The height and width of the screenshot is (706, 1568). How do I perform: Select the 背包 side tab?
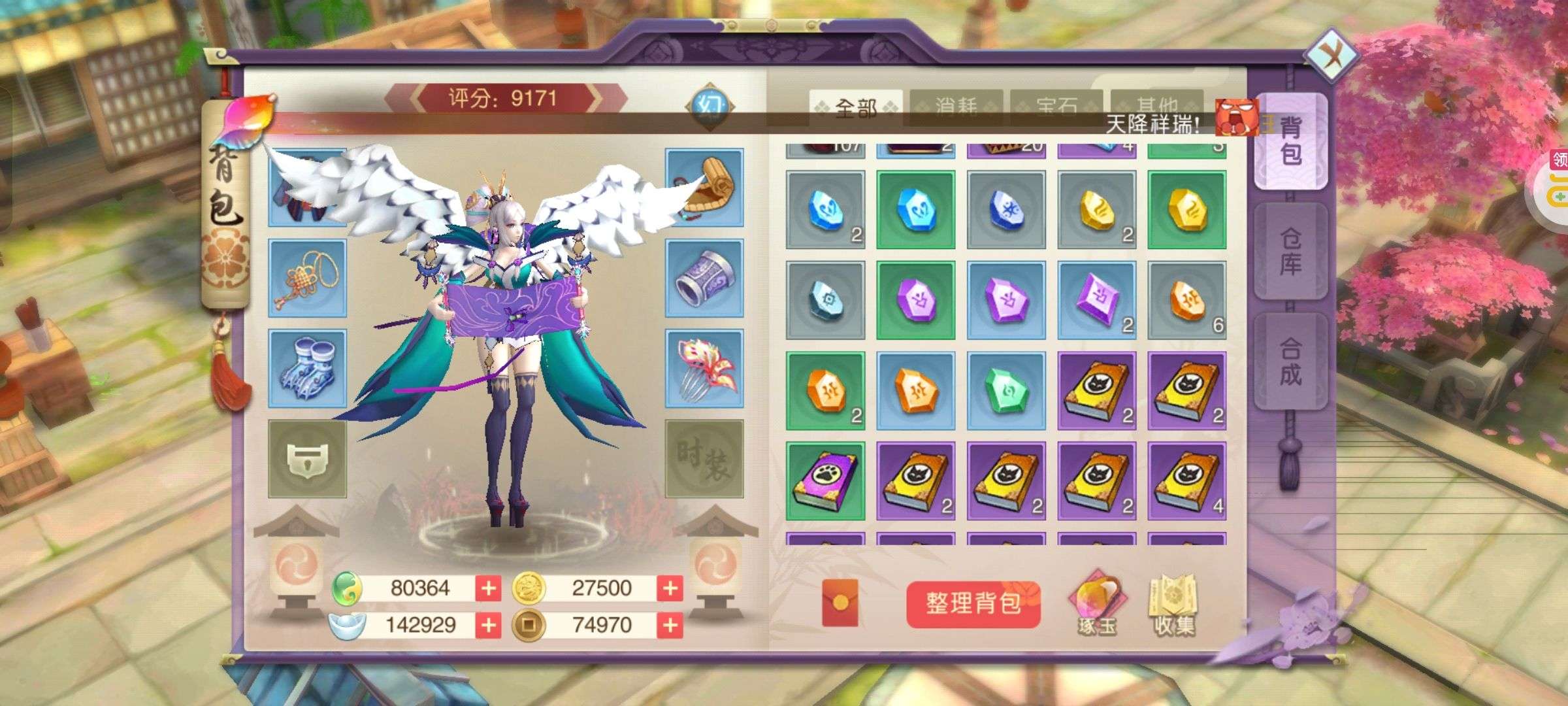1290,141
